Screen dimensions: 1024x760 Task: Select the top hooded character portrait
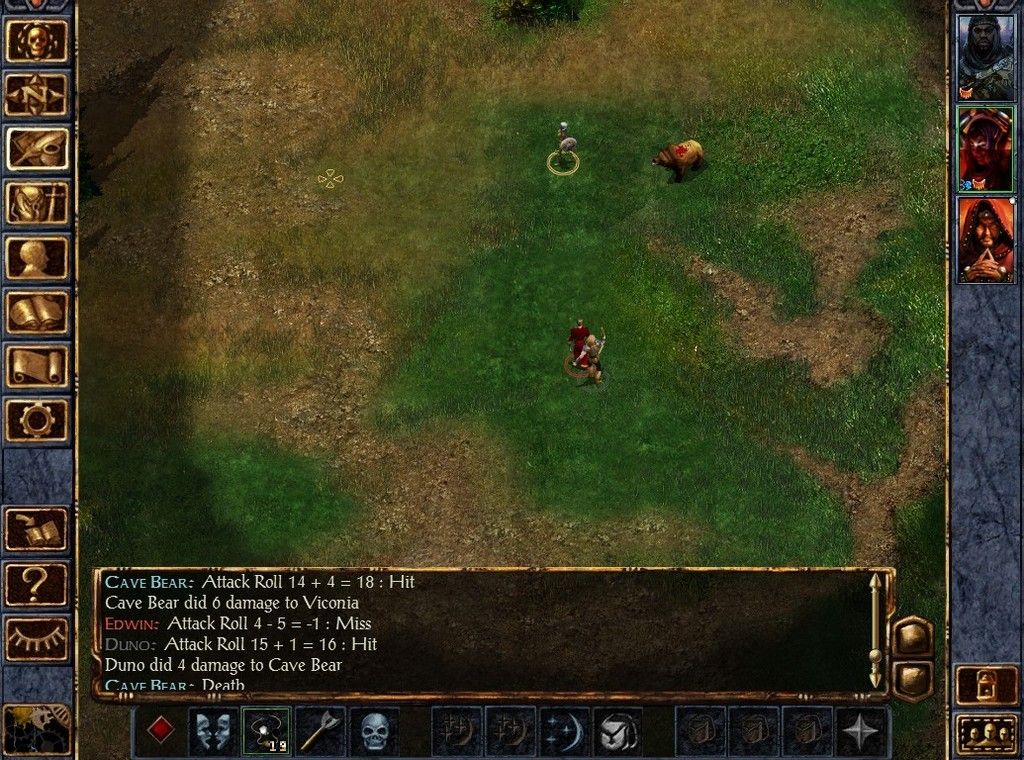[986, 57]
